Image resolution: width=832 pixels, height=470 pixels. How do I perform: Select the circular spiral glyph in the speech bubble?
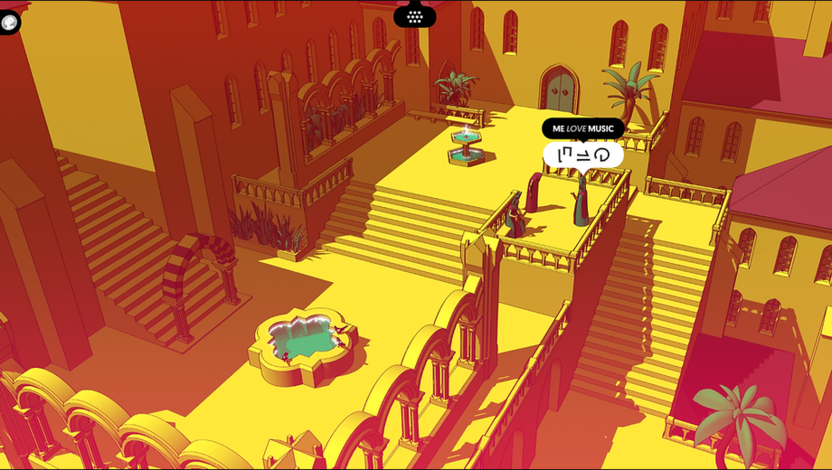tap(602, 154)
